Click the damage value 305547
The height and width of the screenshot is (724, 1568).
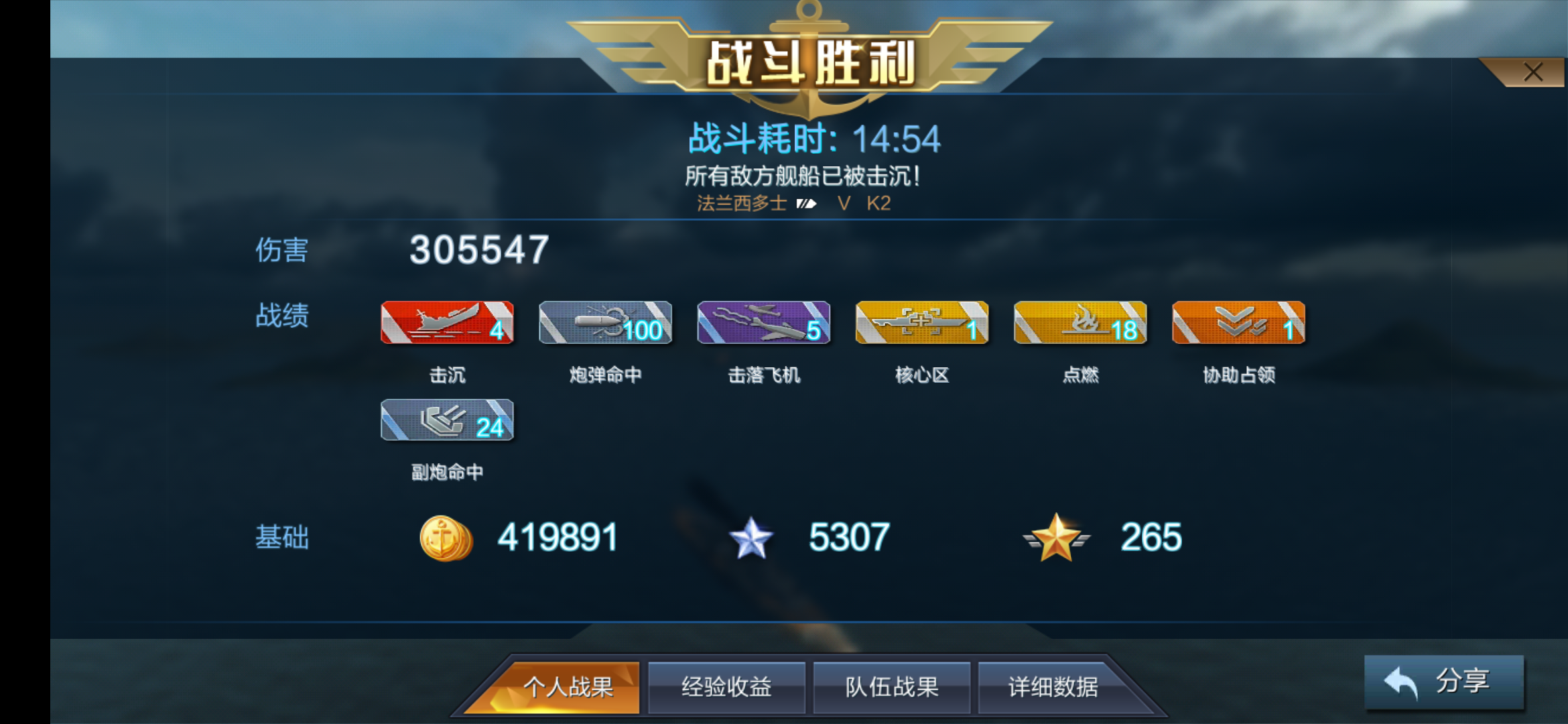(x=478, y=251)
